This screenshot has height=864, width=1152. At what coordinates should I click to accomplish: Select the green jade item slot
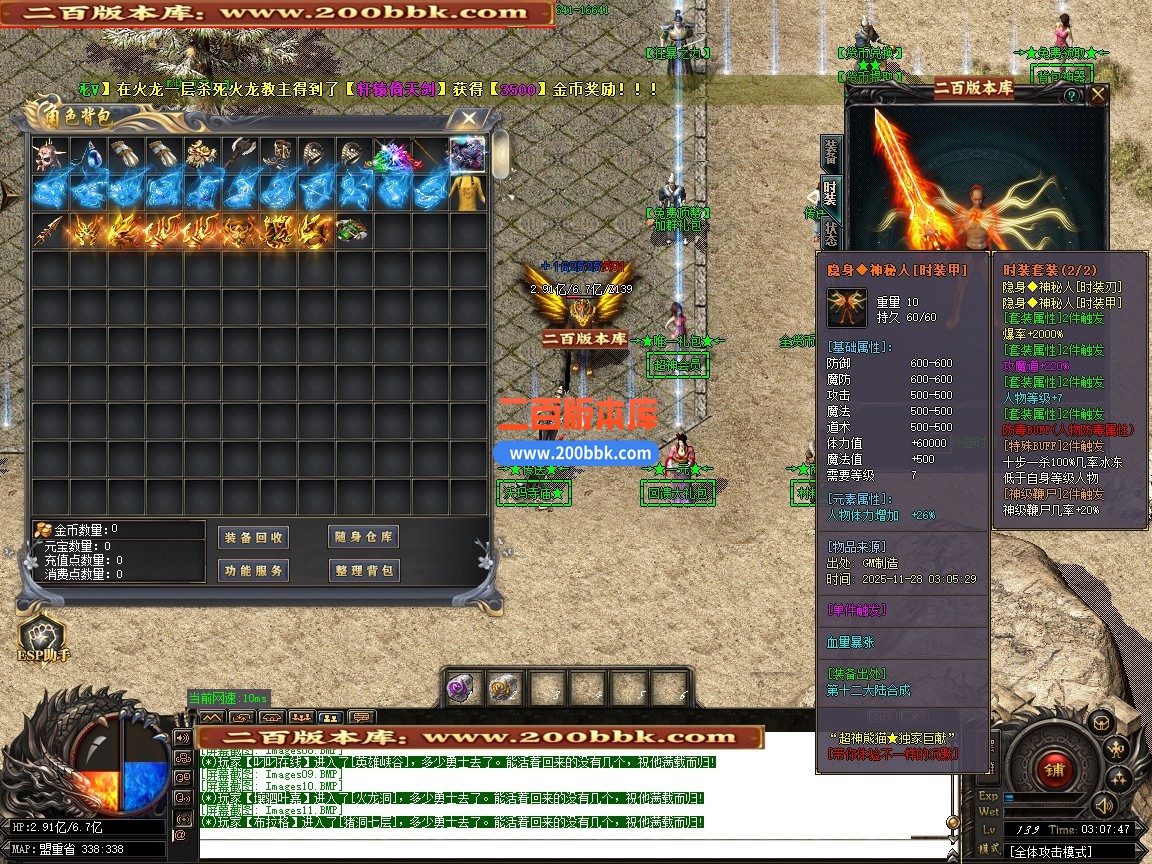click(x=352, y=231)
